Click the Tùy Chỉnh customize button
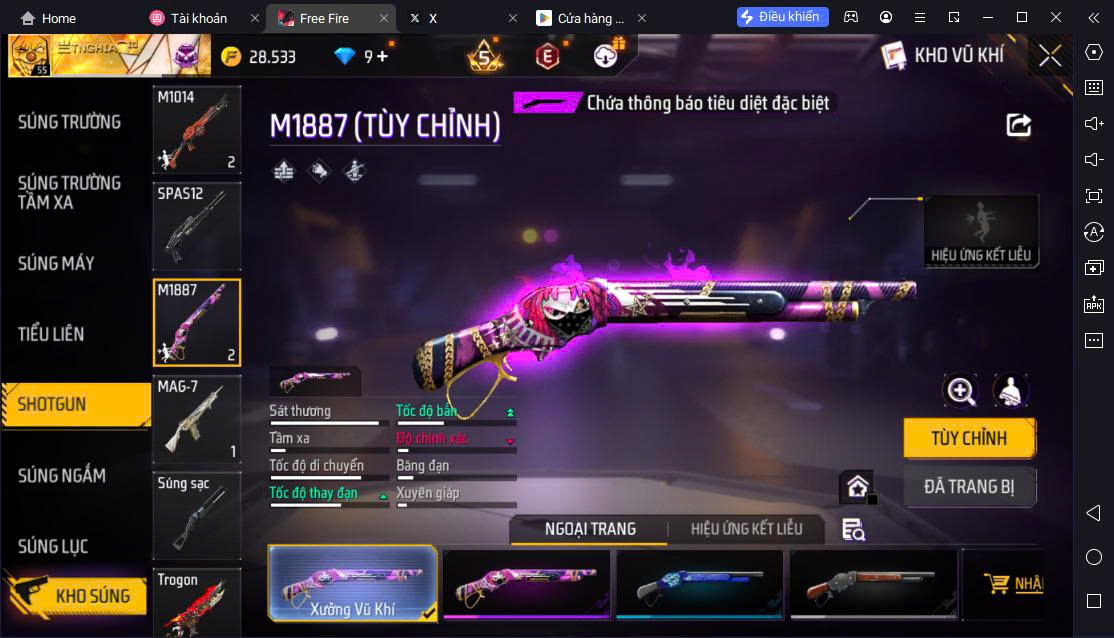Screen dimensions: 1114x638 (968, 438)
